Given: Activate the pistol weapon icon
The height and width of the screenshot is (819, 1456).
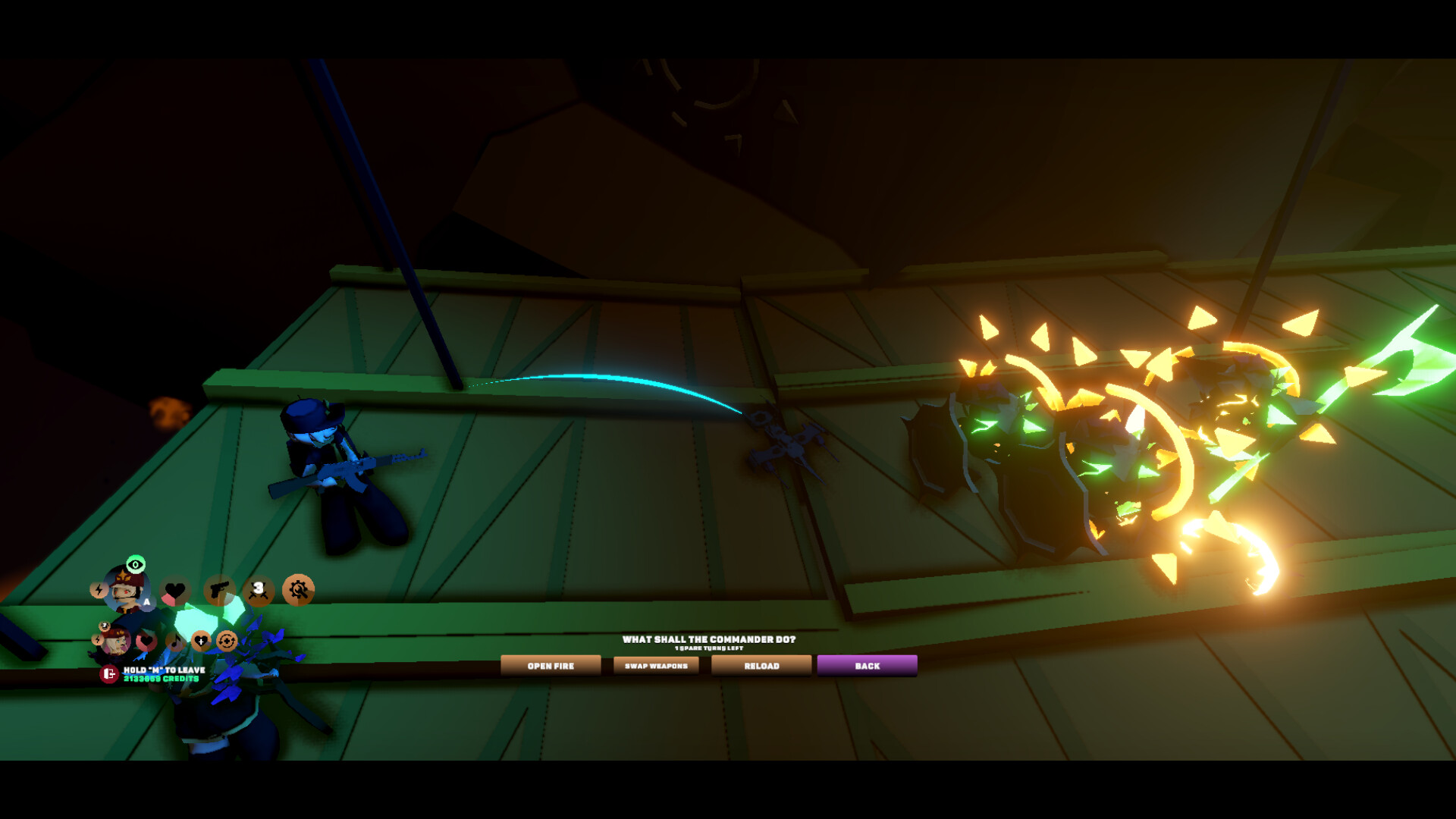Looking at the screenshot, I should (219, 590).
